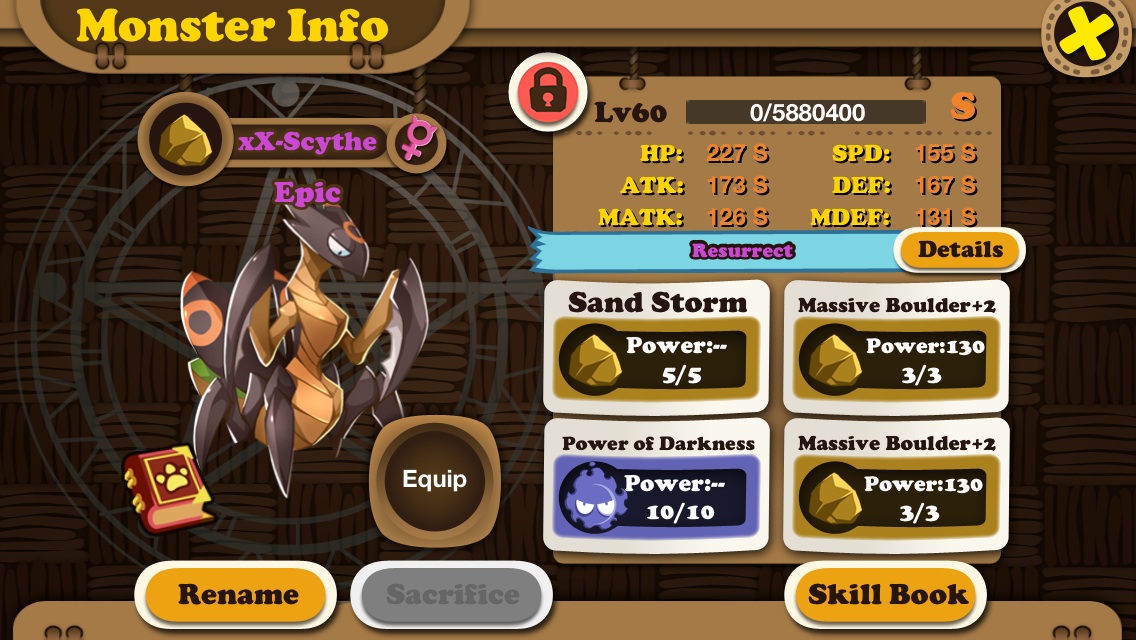
Task: Toggle the red padlock lock icon
Action: (x=547, y=91)
